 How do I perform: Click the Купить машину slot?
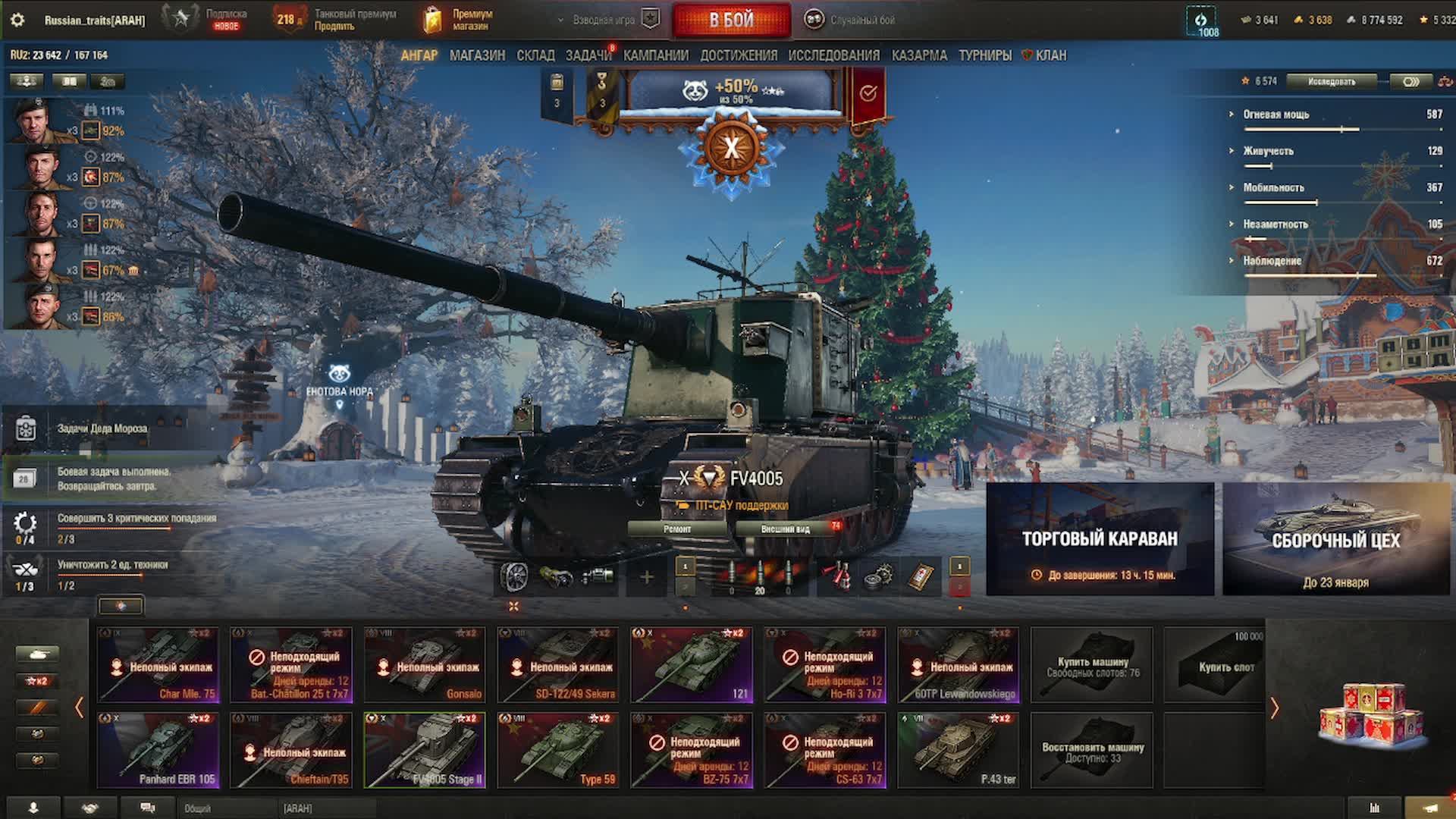tap(1092, 665)
